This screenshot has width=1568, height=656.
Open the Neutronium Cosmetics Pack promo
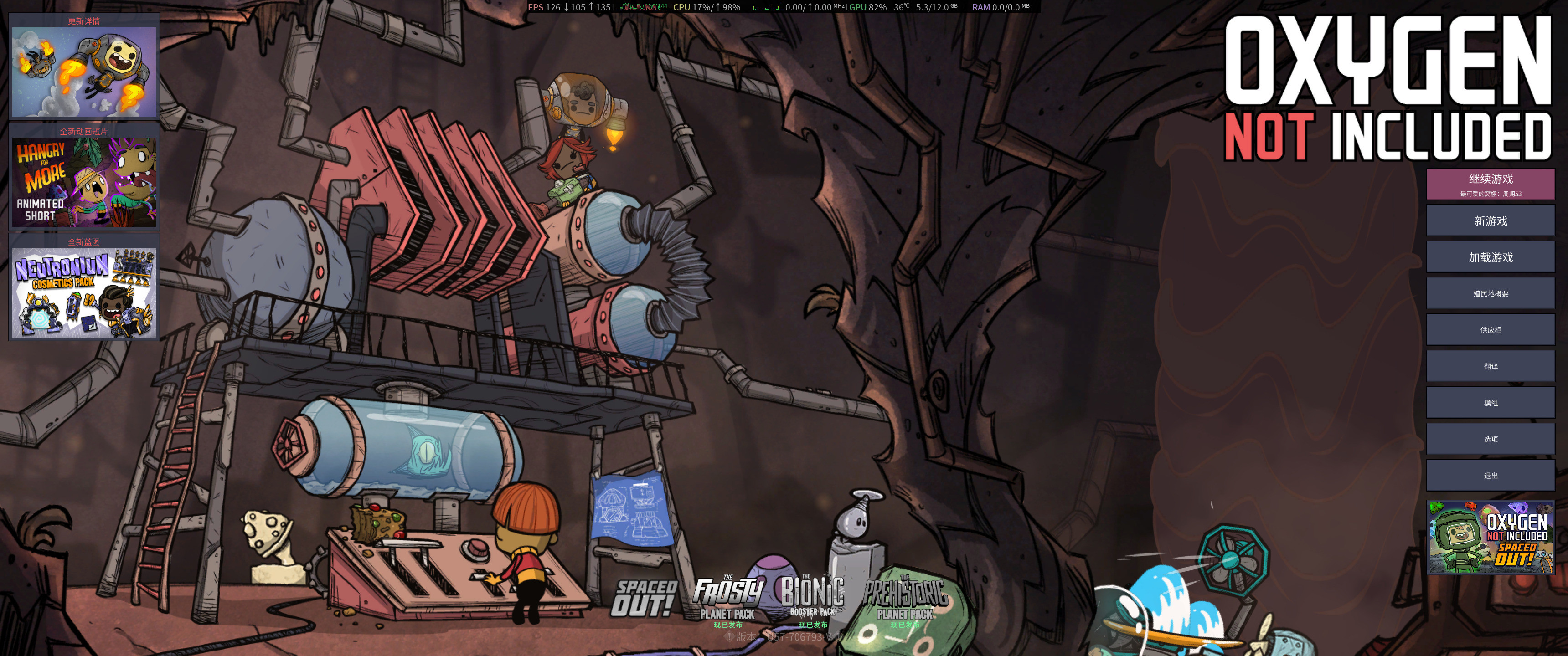point(84,292)
